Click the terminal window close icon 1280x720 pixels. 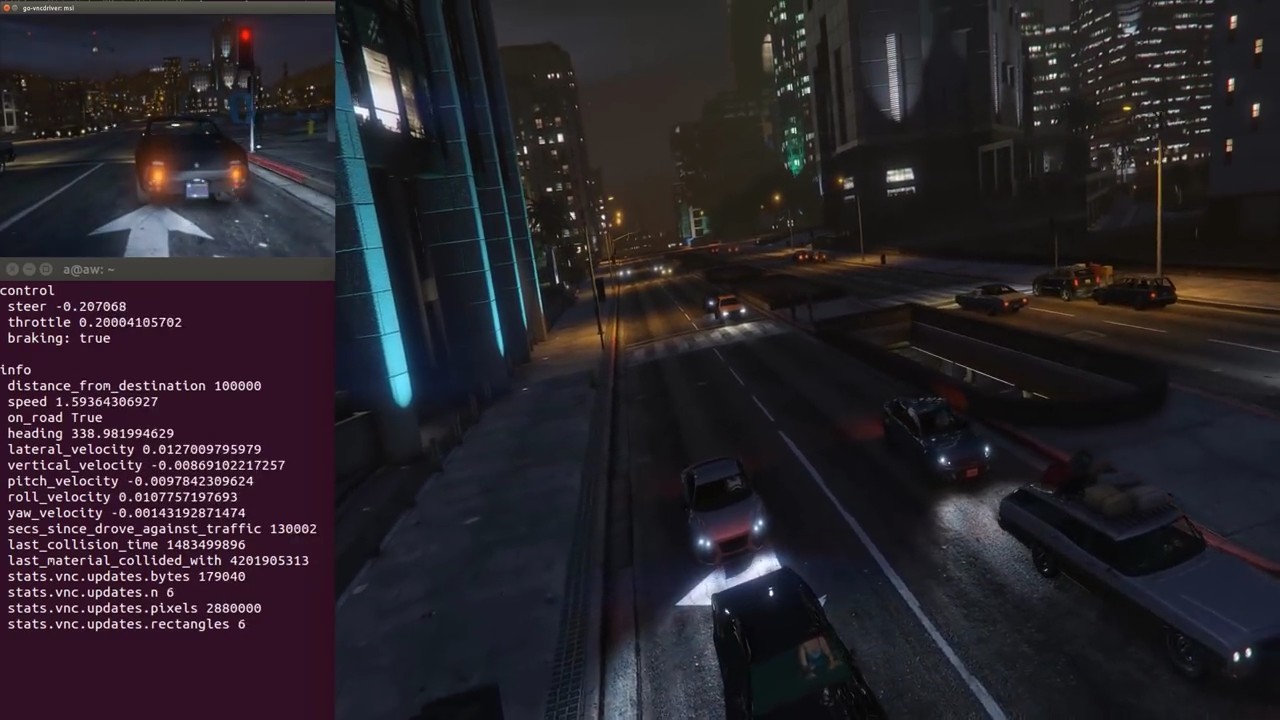12,269
